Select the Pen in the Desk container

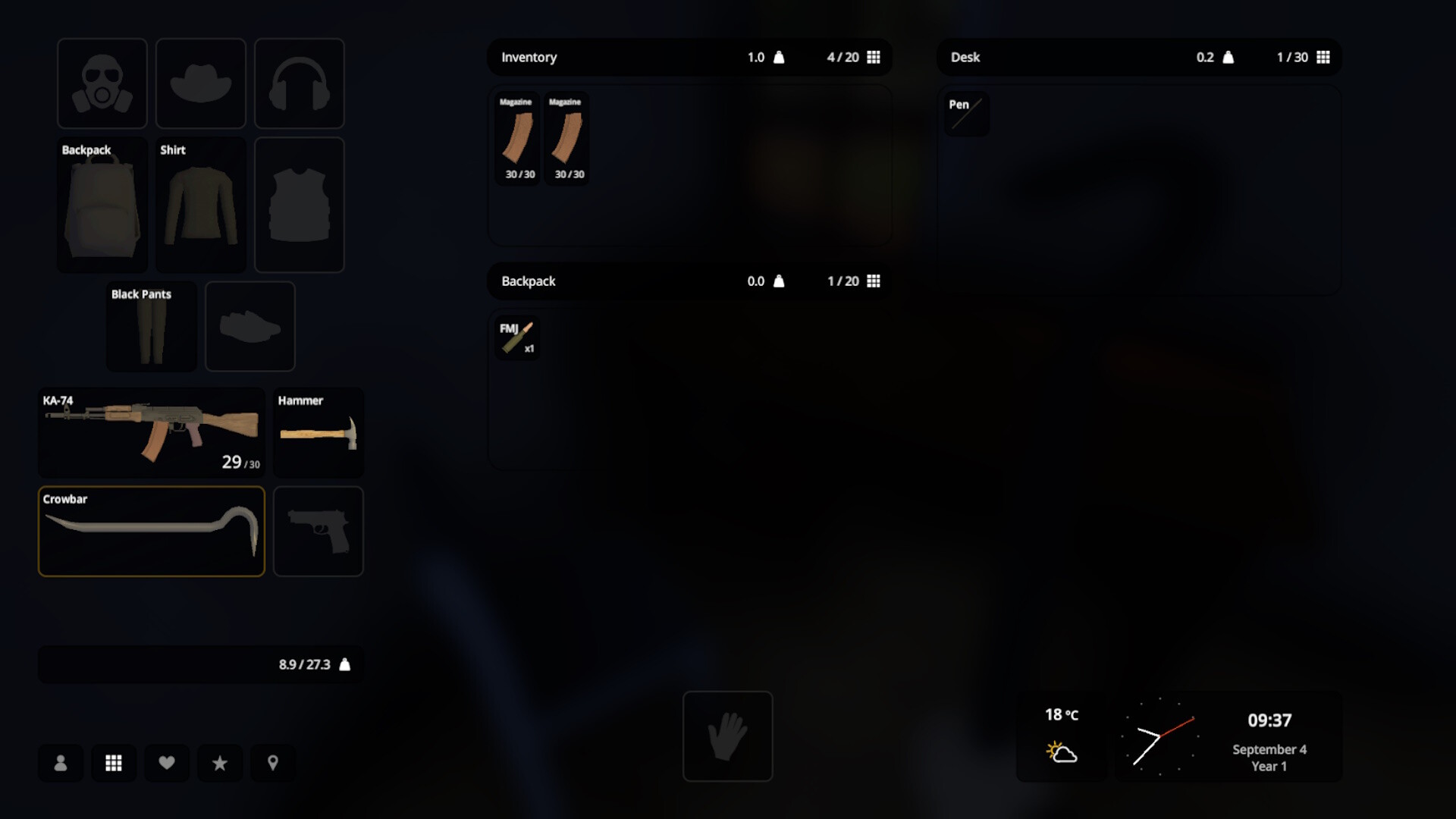point(967,114)
